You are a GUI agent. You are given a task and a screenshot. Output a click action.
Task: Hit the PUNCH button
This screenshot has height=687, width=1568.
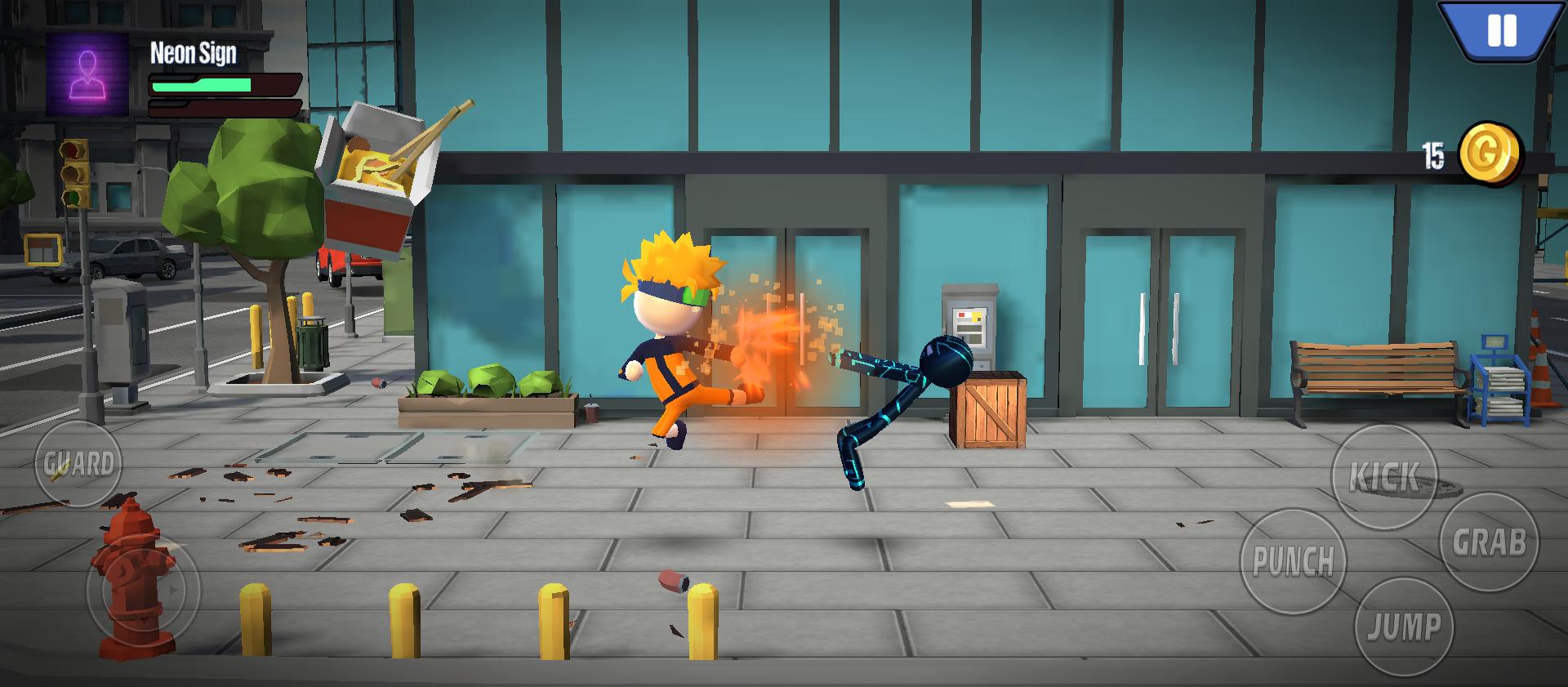[1293, 561]
